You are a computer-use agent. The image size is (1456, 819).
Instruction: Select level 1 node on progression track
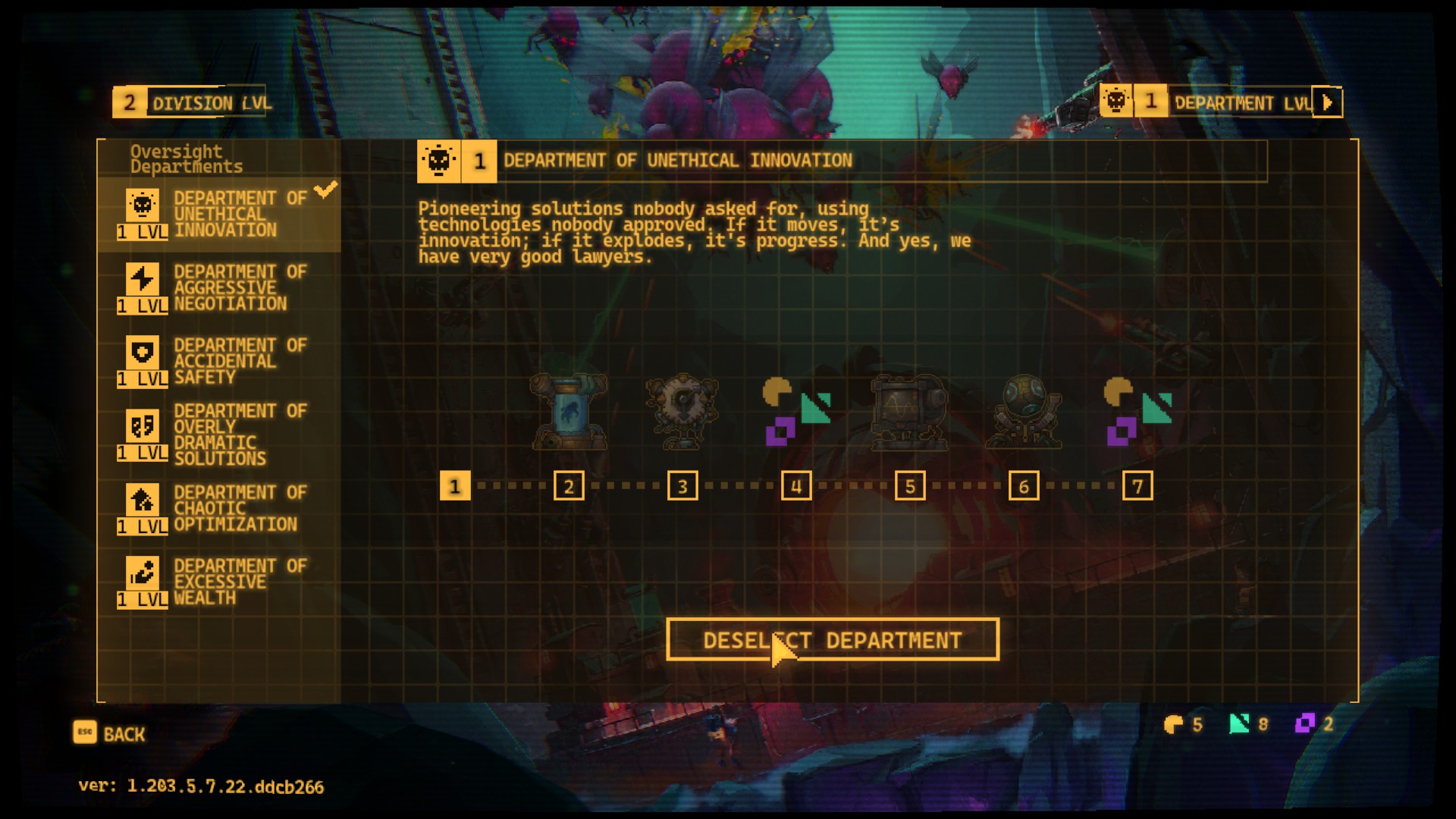point(455,486)
